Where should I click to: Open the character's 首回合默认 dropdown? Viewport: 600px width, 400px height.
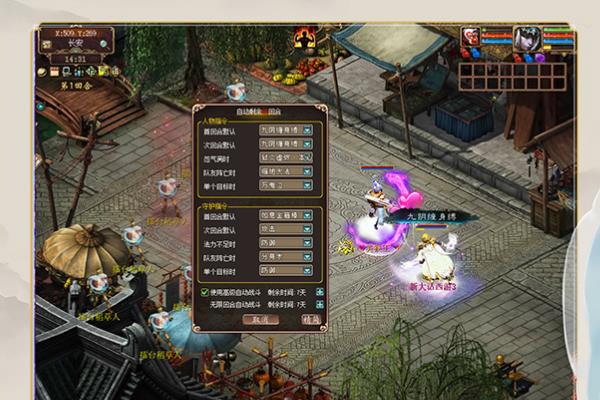pyautogui.click(x=307, y=129)
